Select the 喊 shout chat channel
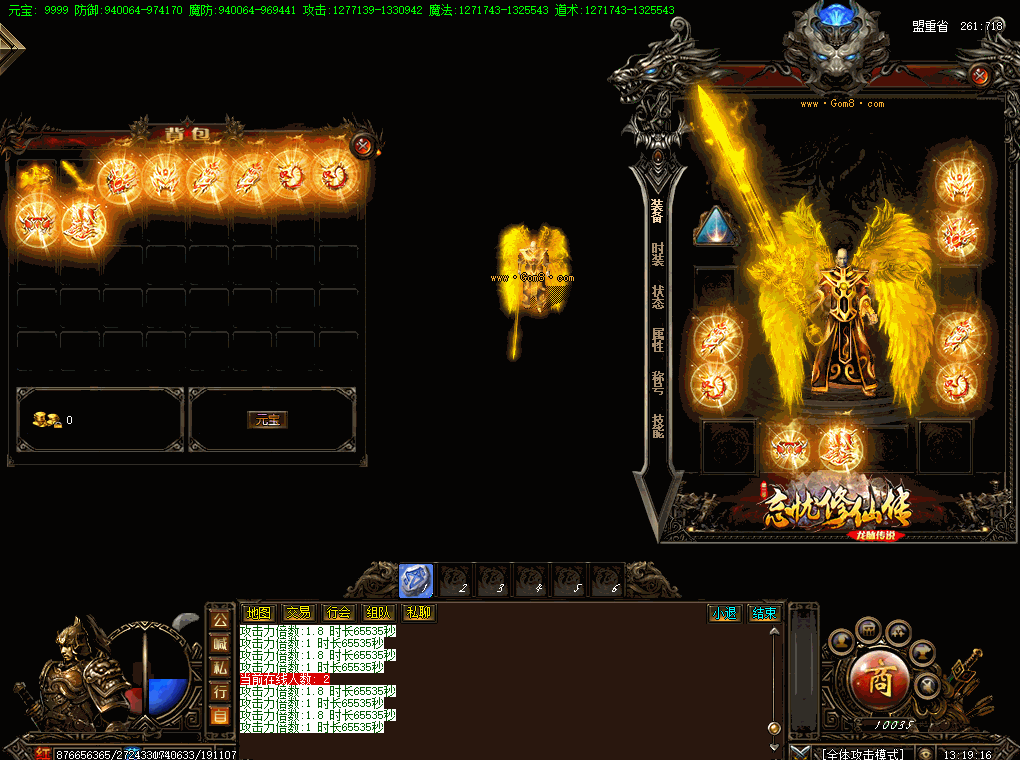This screenshot has width=1020, height=760. (220, 644)
